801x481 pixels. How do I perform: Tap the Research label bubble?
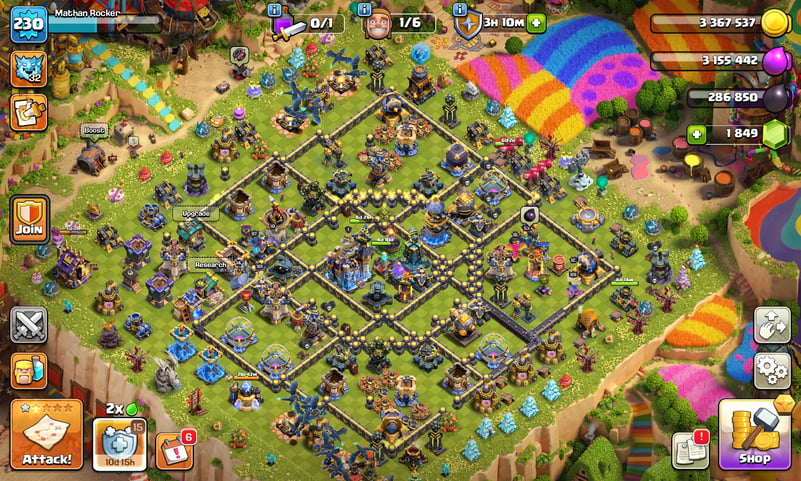click(x=206, y=265)
